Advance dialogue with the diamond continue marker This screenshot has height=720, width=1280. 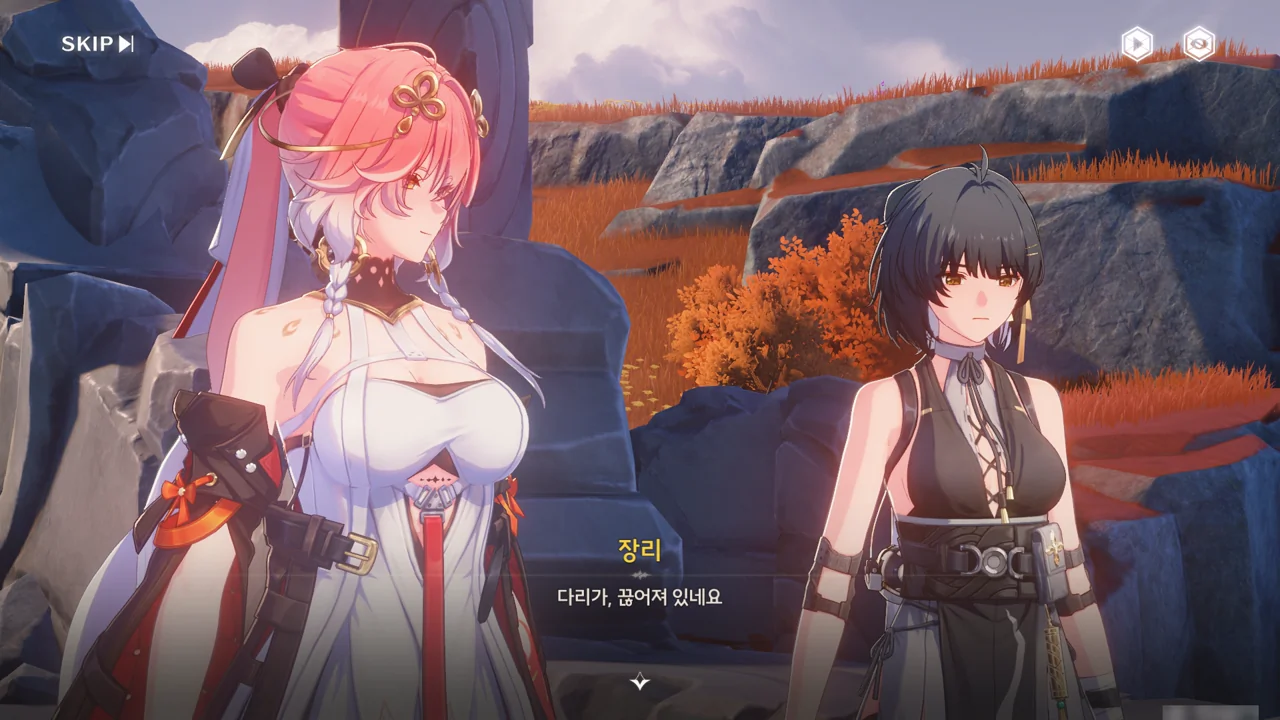pos(640,682)
